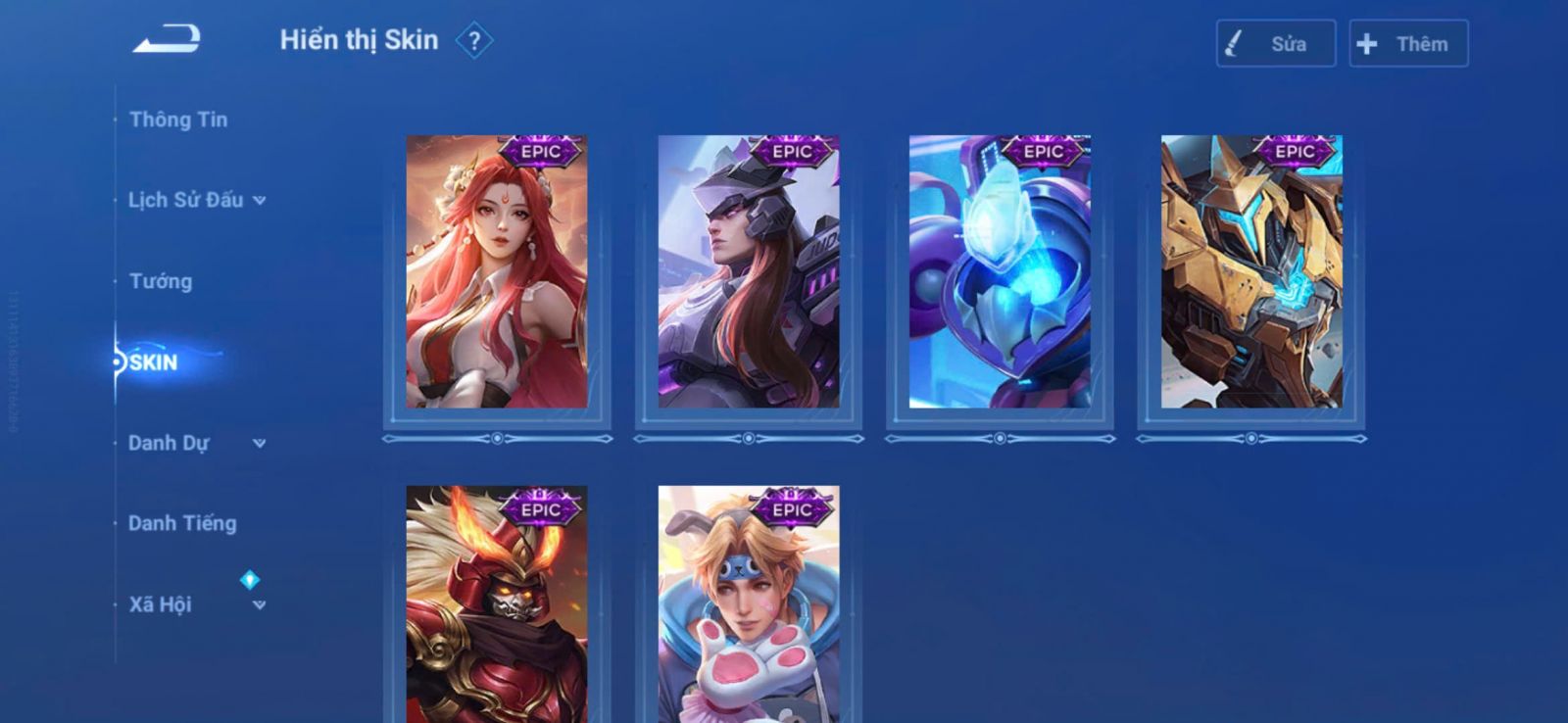This screenshot has width=1568, height=723.
Task: Expand the Xã Hội section
Action: [x=196, y=604]
